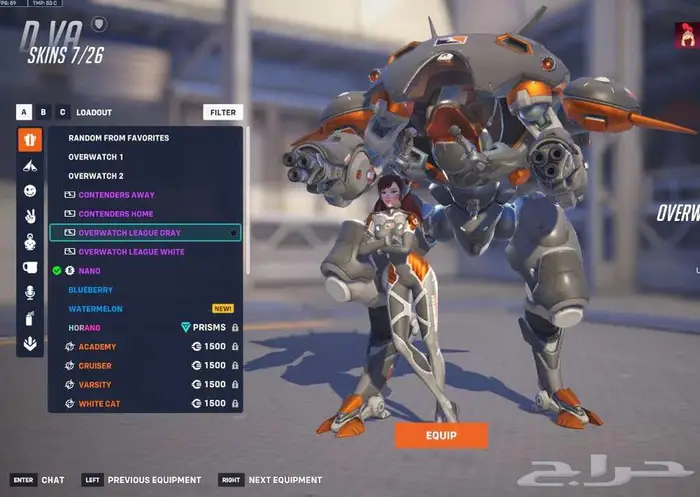Switch to loadout C
This screenshot has width=700, height=497.
click(x=62, y=112)
